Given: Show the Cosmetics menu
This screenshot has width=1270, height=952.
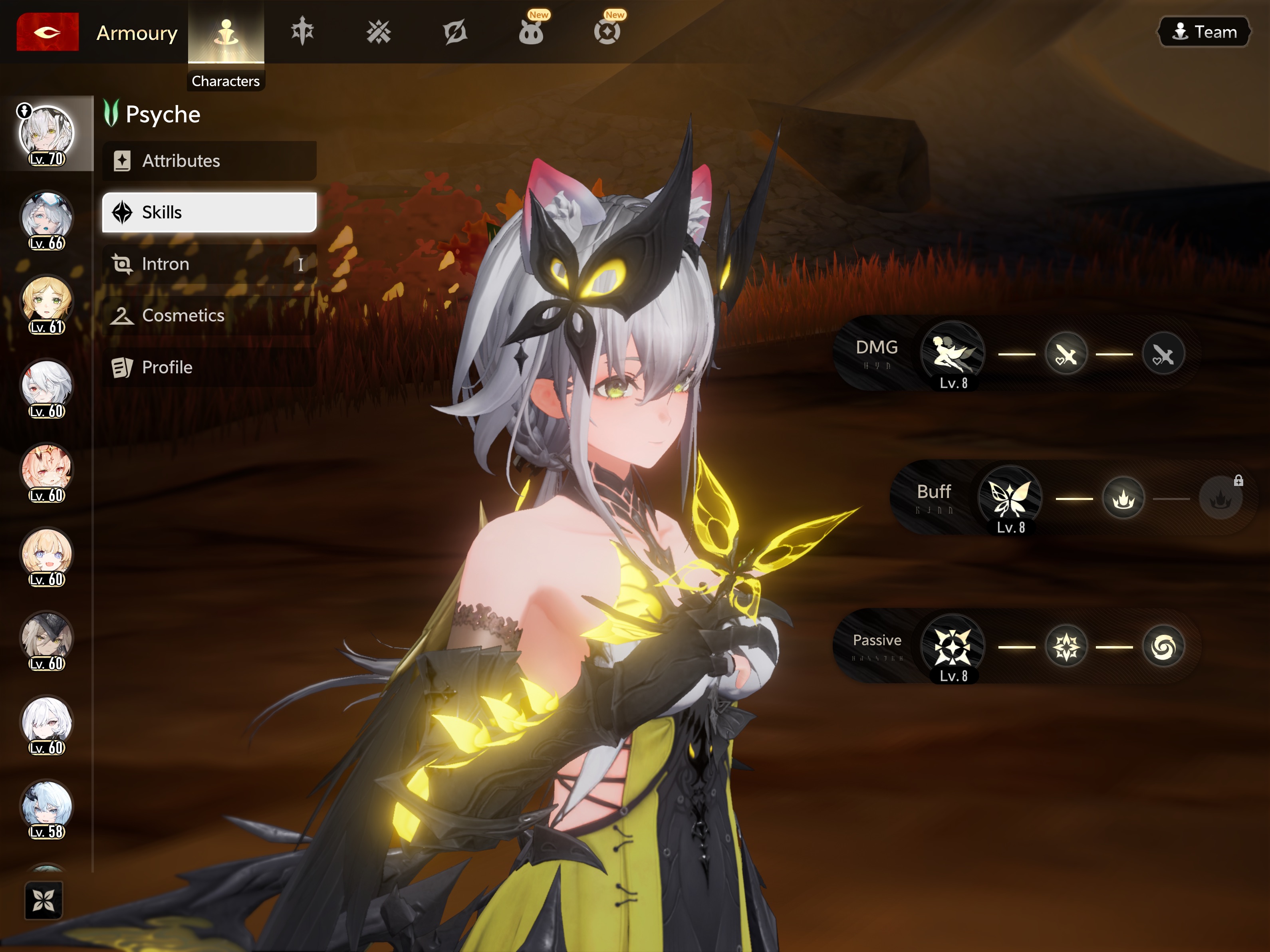Looking at the screenshot, I should tap(210, 316).
